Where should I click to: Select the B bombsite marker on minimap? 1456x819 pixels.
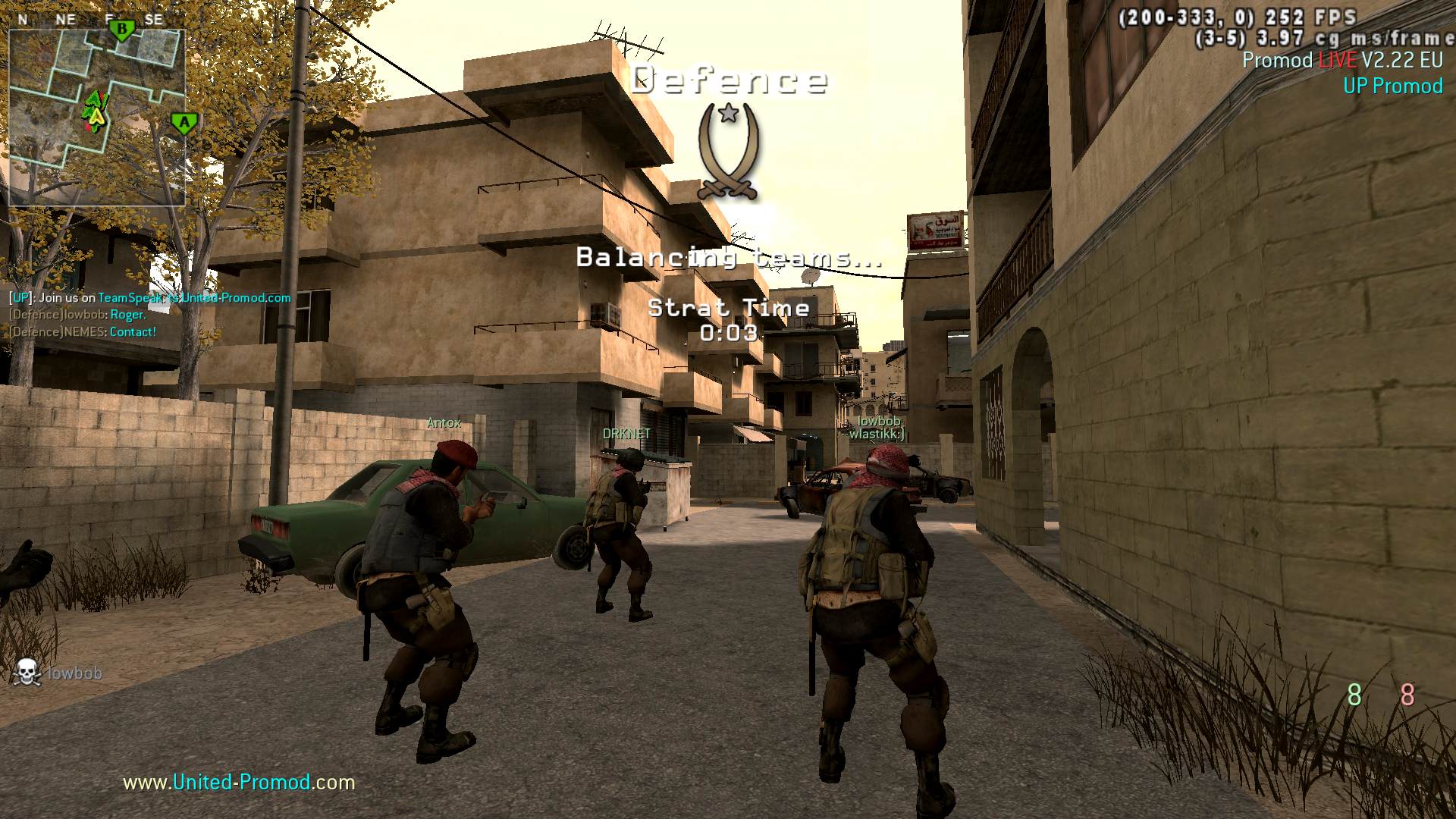coord(121,30)
